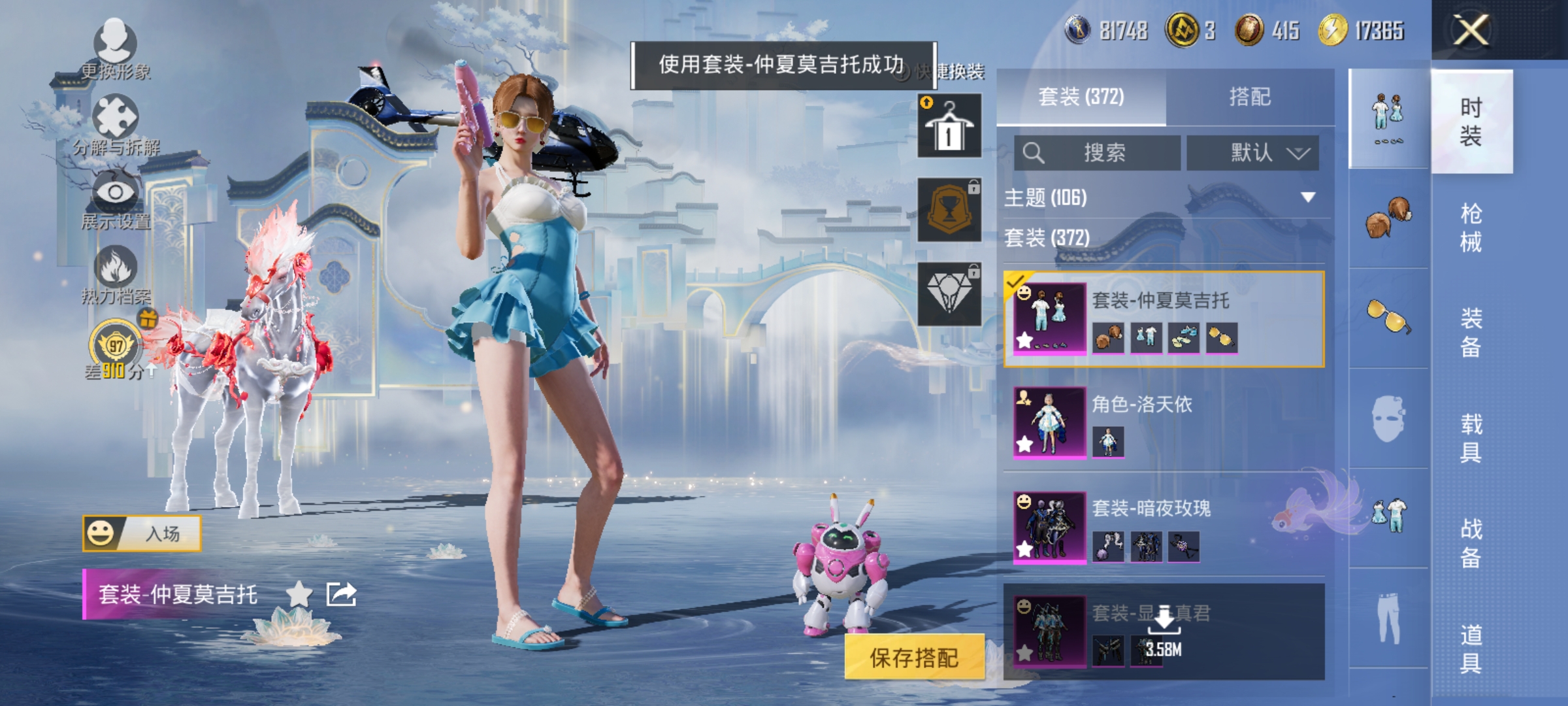Click the quick outfit hanger icon
Image resolution: width=1568 pixels, height=706 pixels.
(949, 124)
